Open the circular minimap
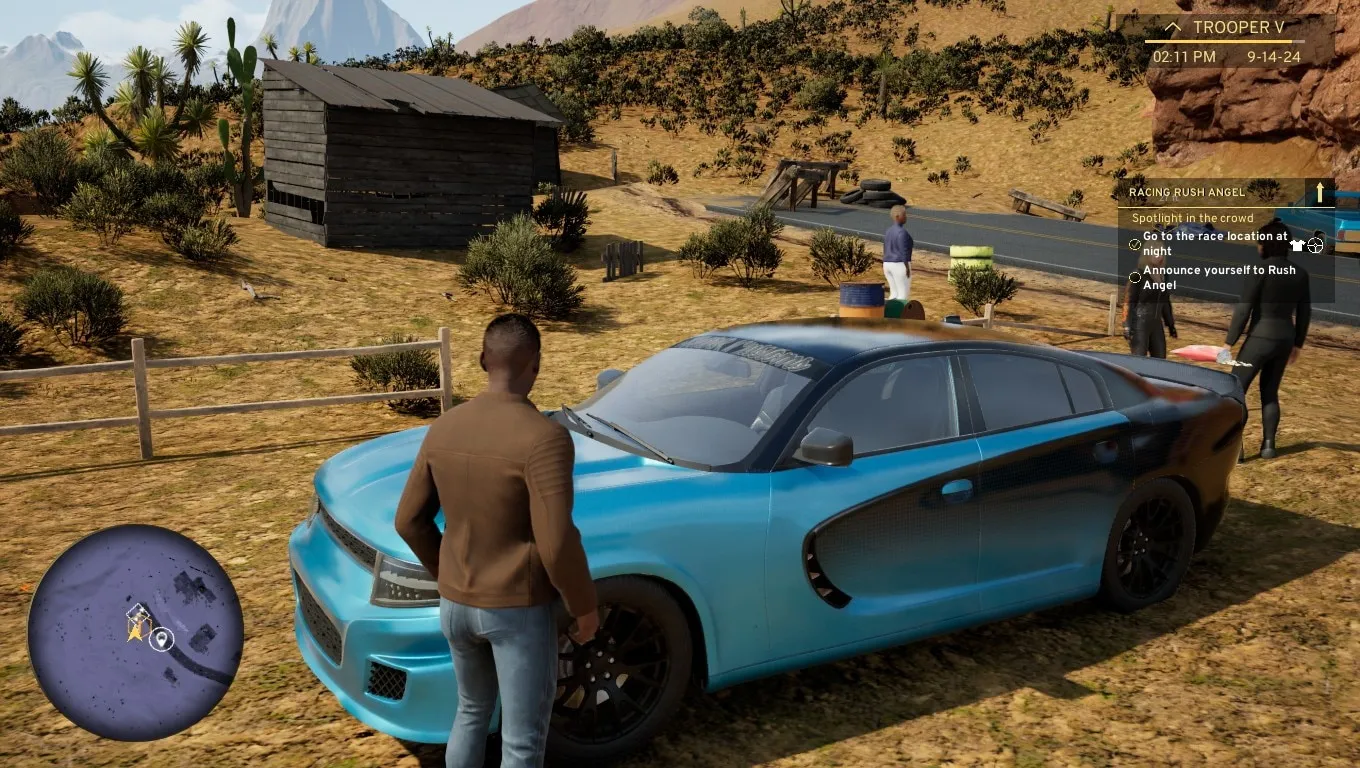Viewport: 1360px width, 768px height. 136,632
